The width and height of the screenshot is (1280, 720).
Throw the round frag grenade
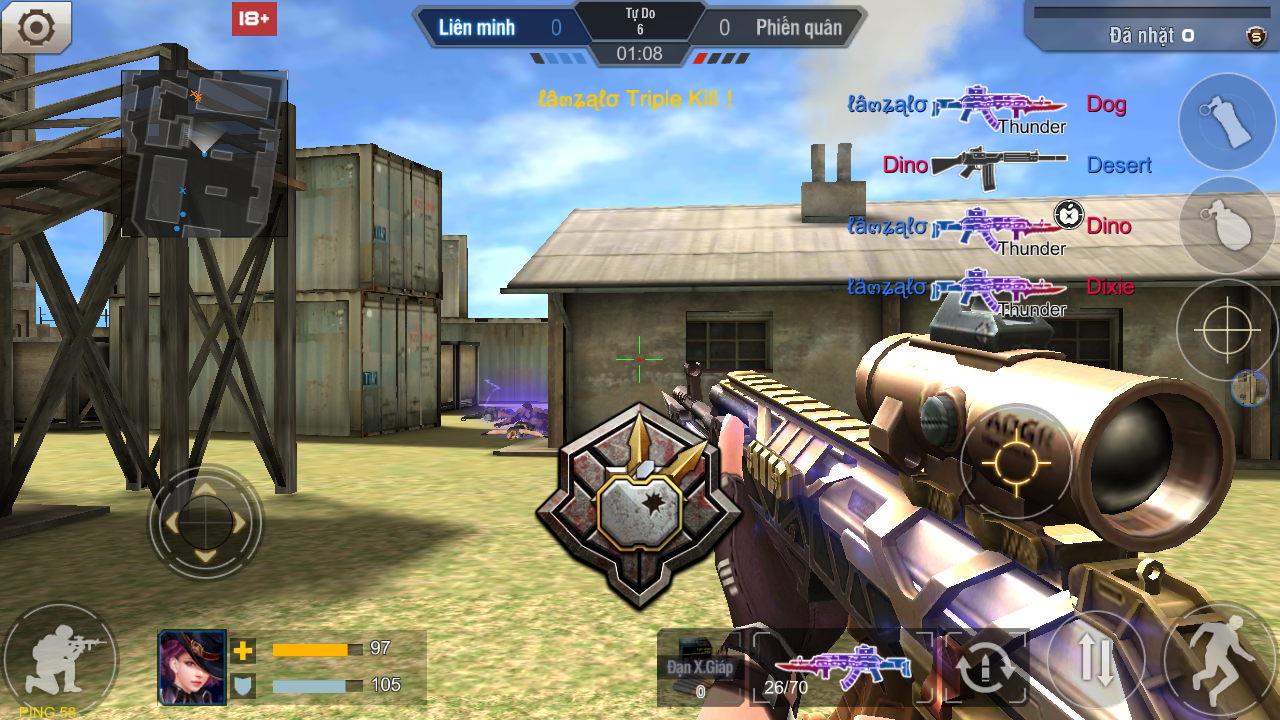pyautogui.click(x=1227, y=225)
